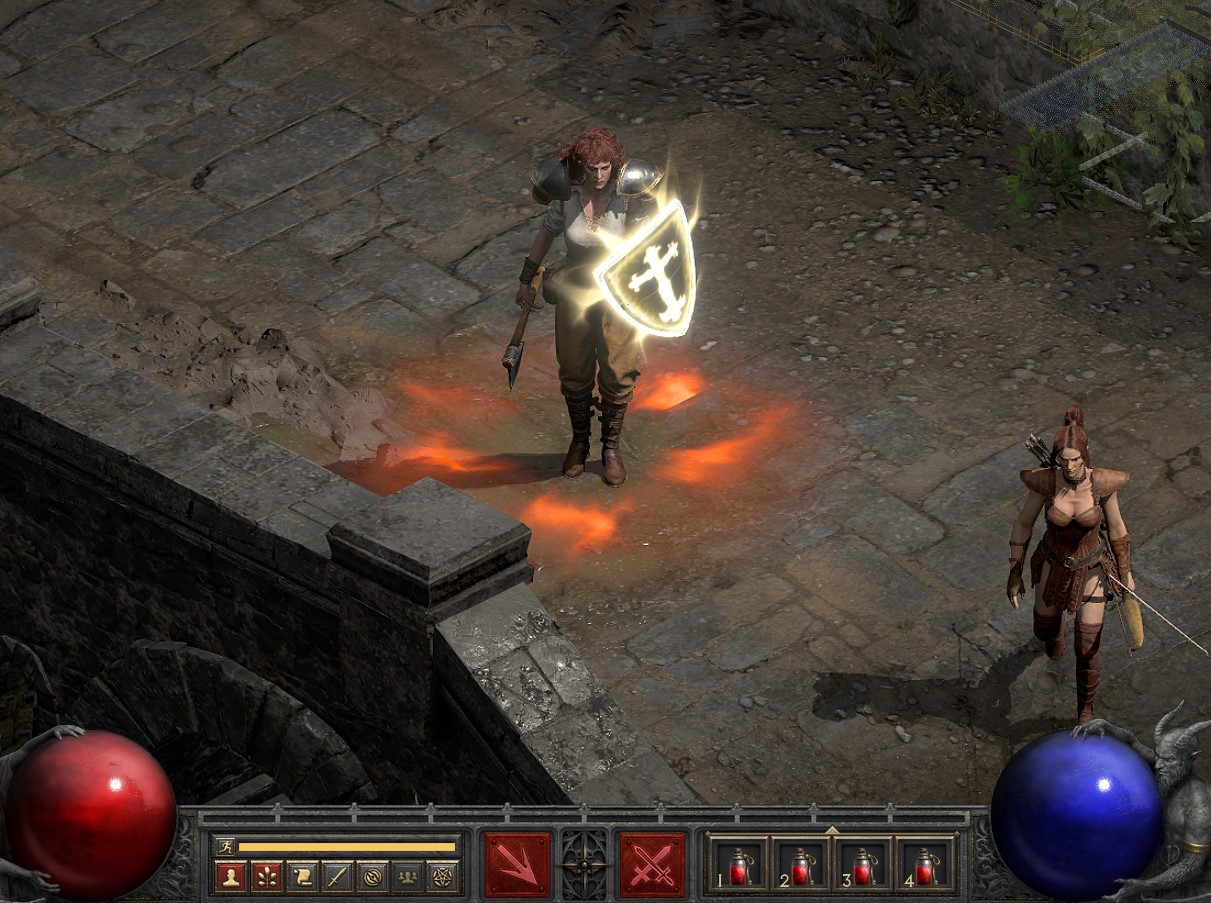Click the ornate center mini-panel toggle
The width and height of the screenshot is (1211, 903).
585,864
